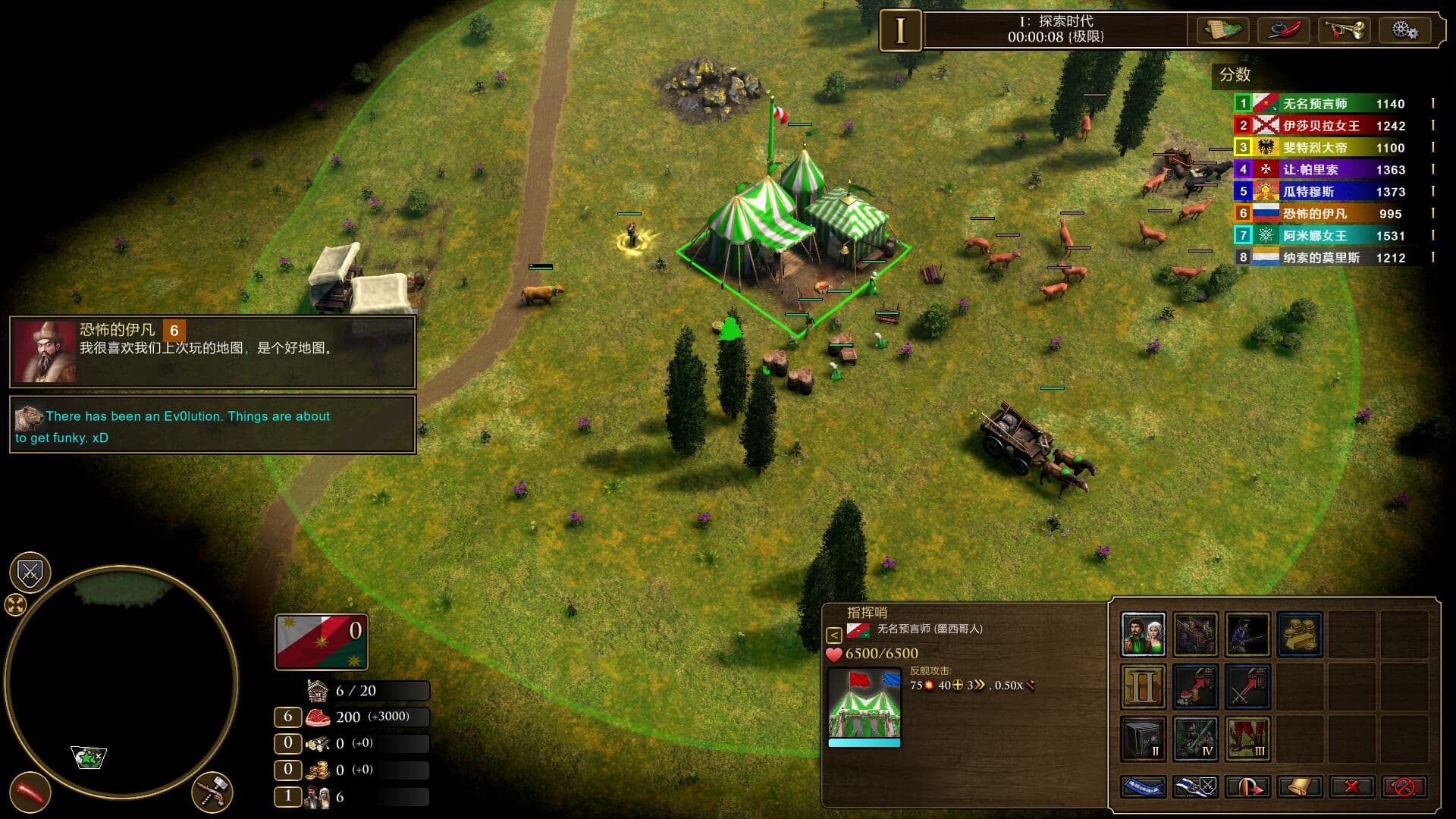Ring the town bell button
1456x819 pixels.
(1300, 786)
